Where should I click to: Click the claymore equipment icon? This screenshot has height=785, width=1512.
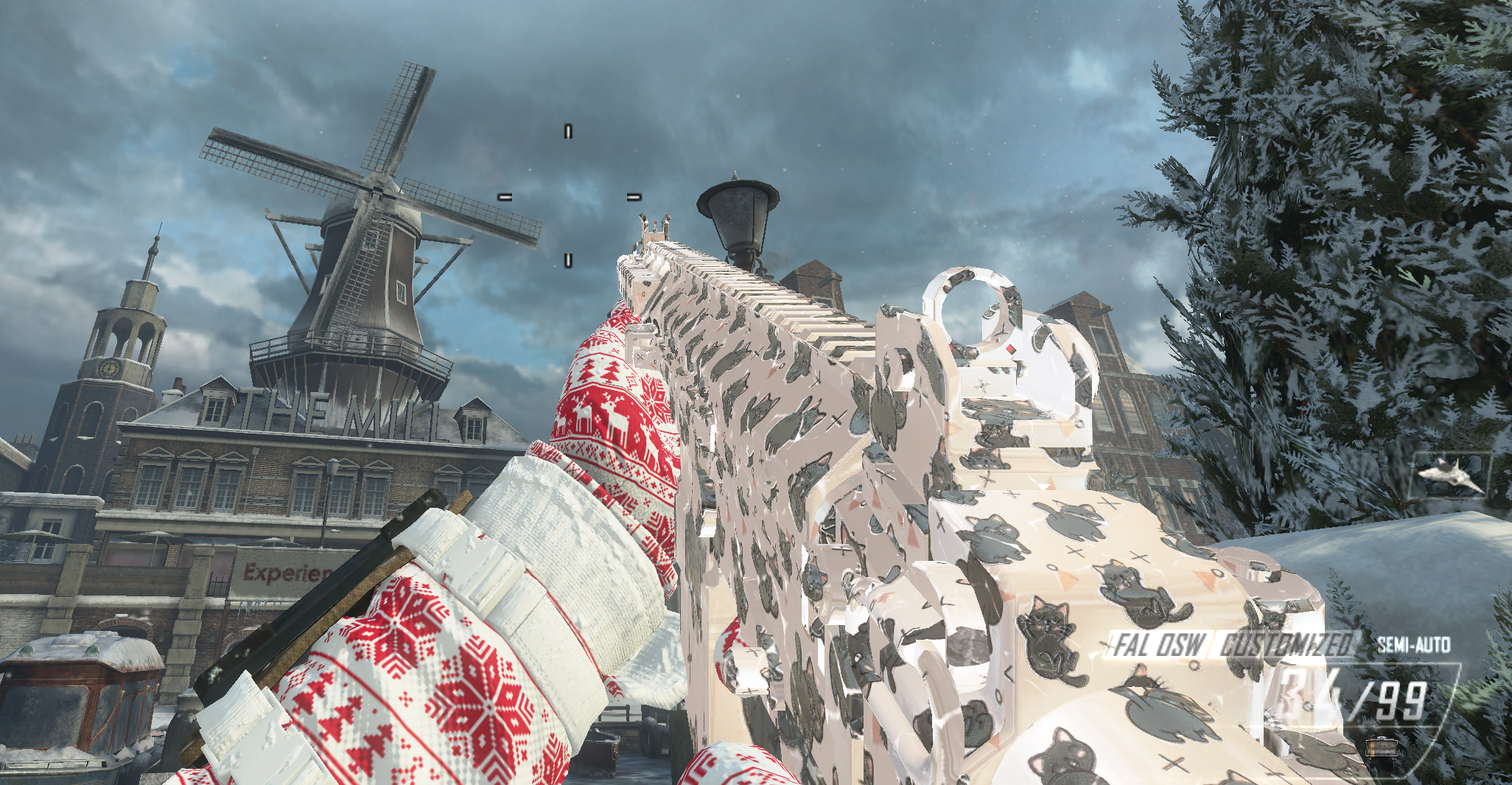(x=1379, y=747)
